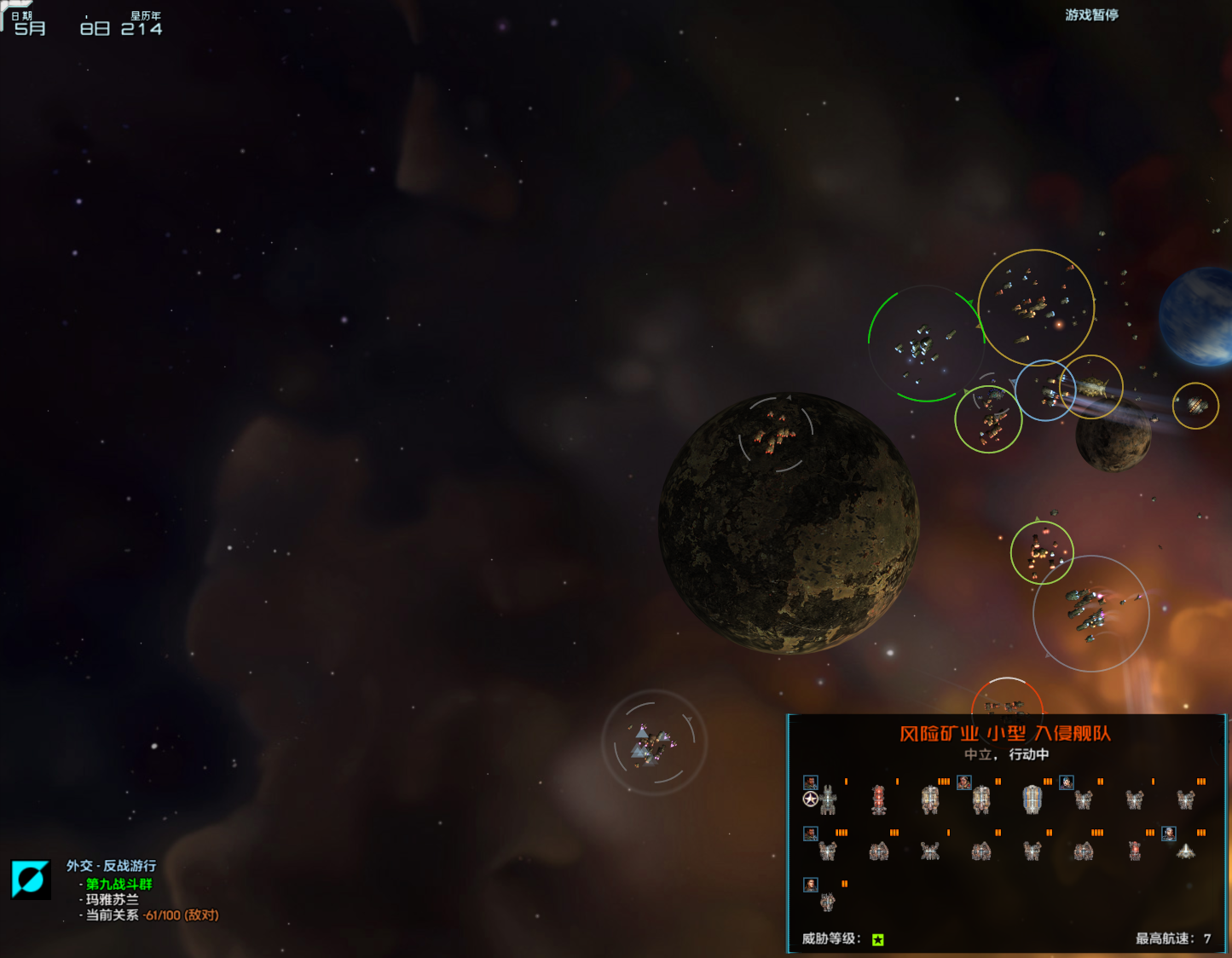The image size is (1232, 958).
Task: Click the lone ship in the bottom roster row
Action: pos(827,902)
